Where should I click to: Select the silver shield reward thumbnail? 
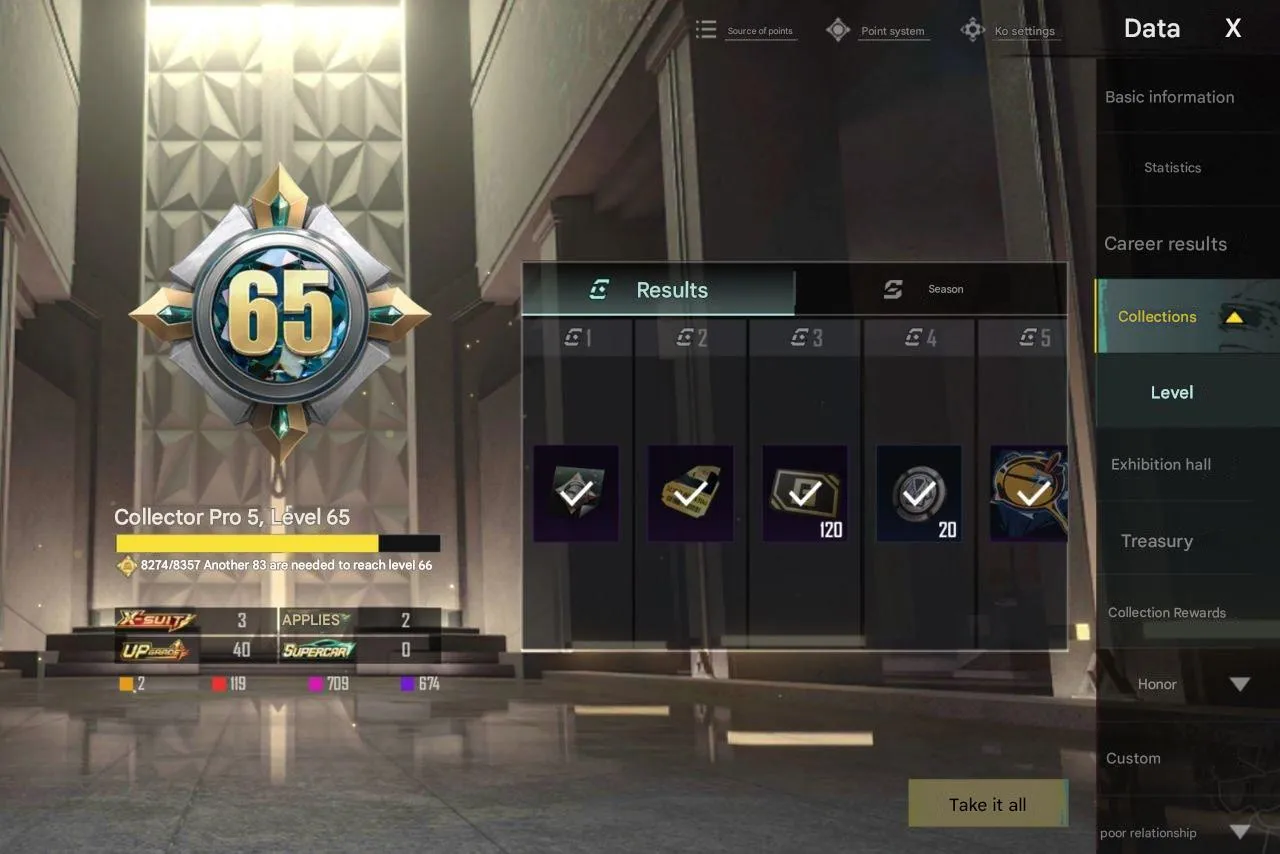point(576,491)
